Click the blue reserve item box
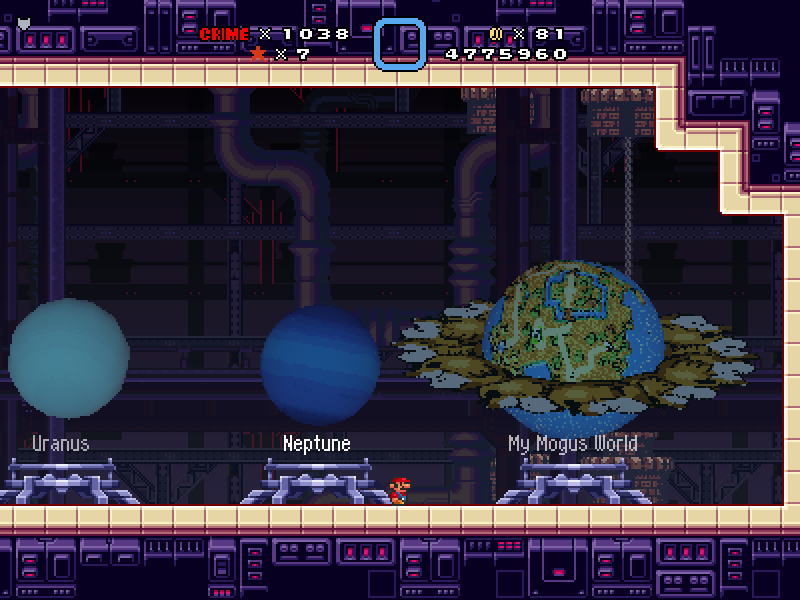This screenshot has width=800, height=600. point(400,44)
